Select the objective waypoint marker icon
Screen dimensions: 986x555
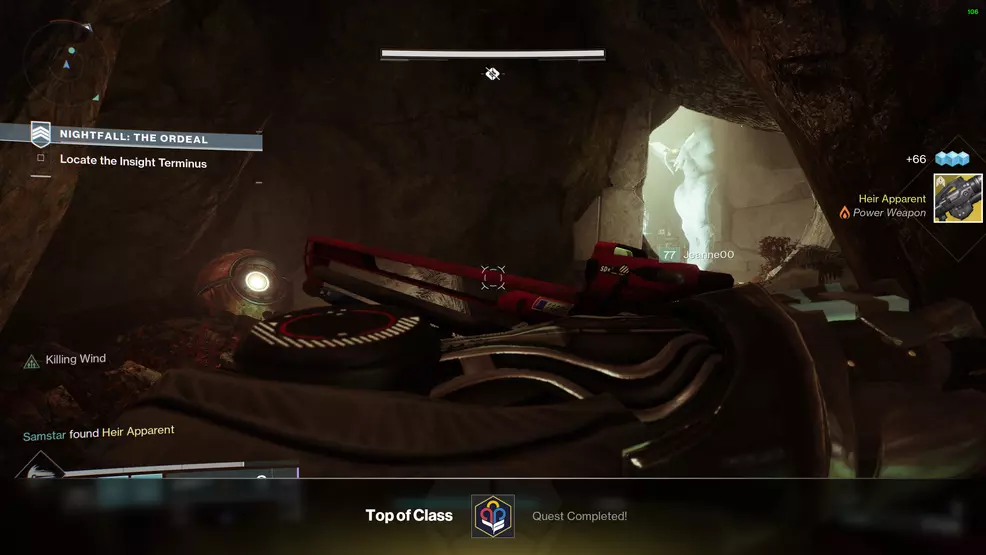[492, 73]
